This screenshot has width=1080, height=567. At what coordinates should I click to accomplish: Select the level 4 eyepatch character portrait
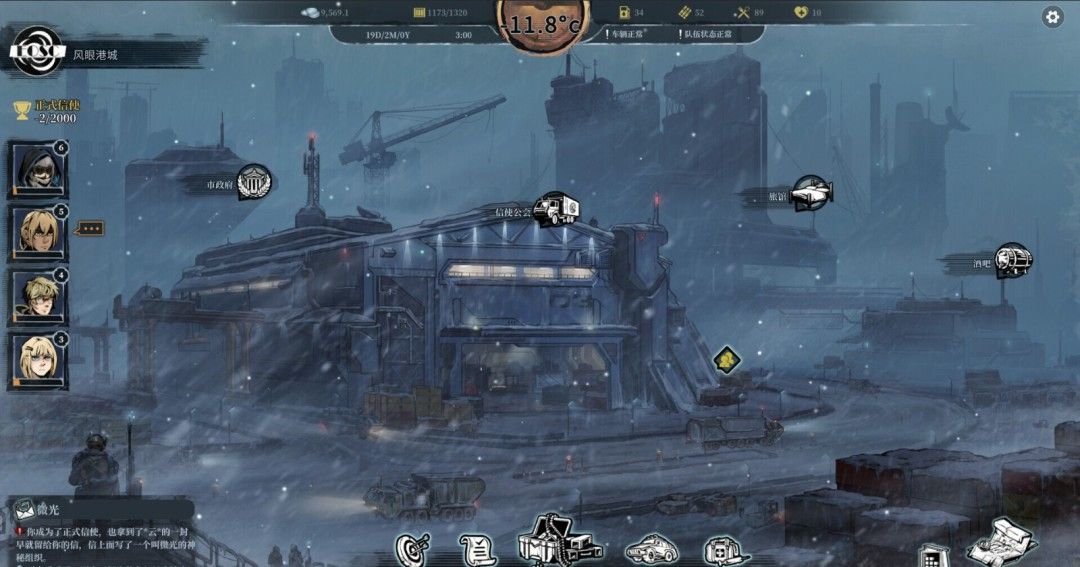[x=38, y=296]
